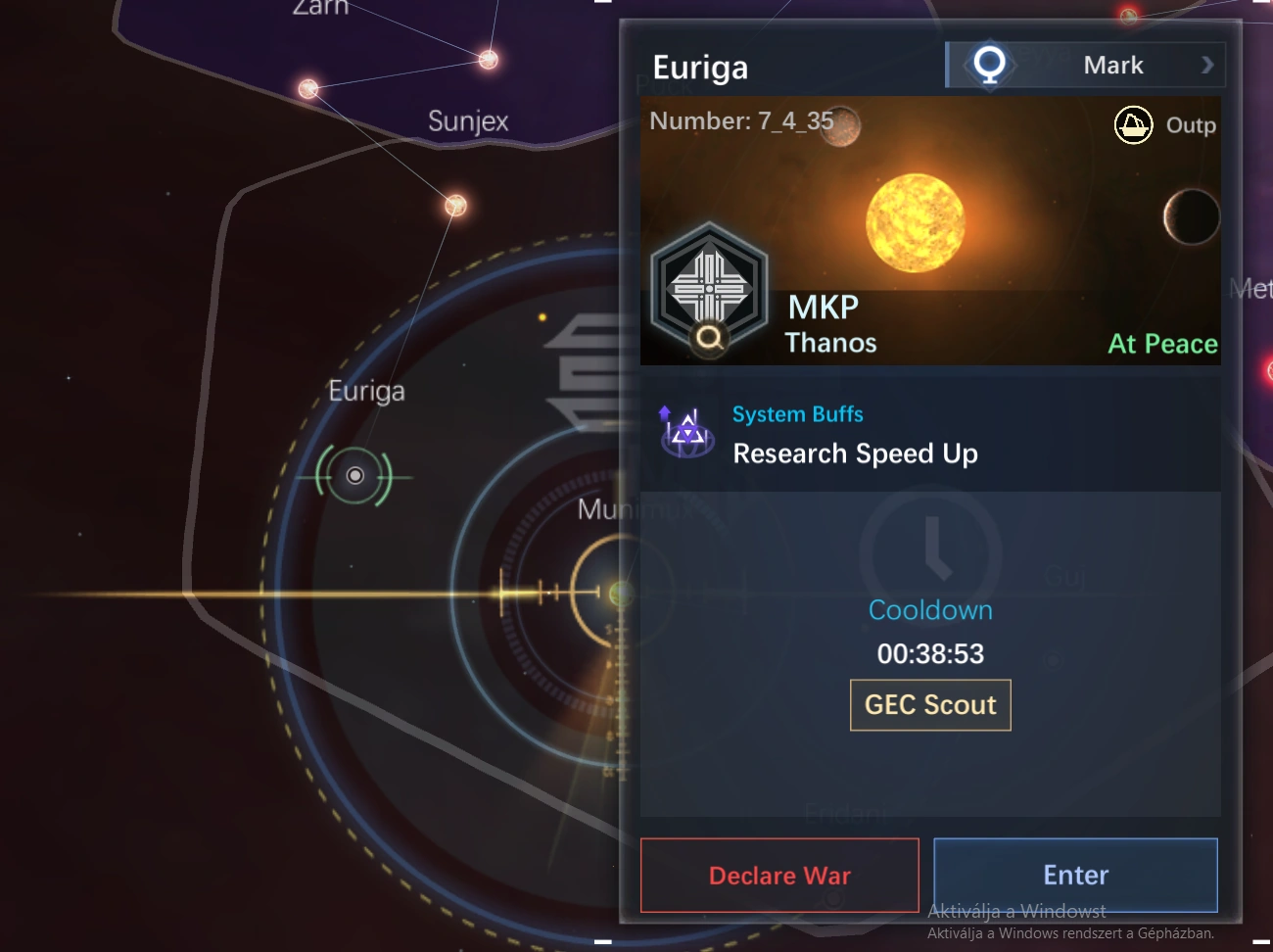The height and width of the screenshot is (952, 1273).
Task: Mark the Euriga system
Action: coord(1086,66)
